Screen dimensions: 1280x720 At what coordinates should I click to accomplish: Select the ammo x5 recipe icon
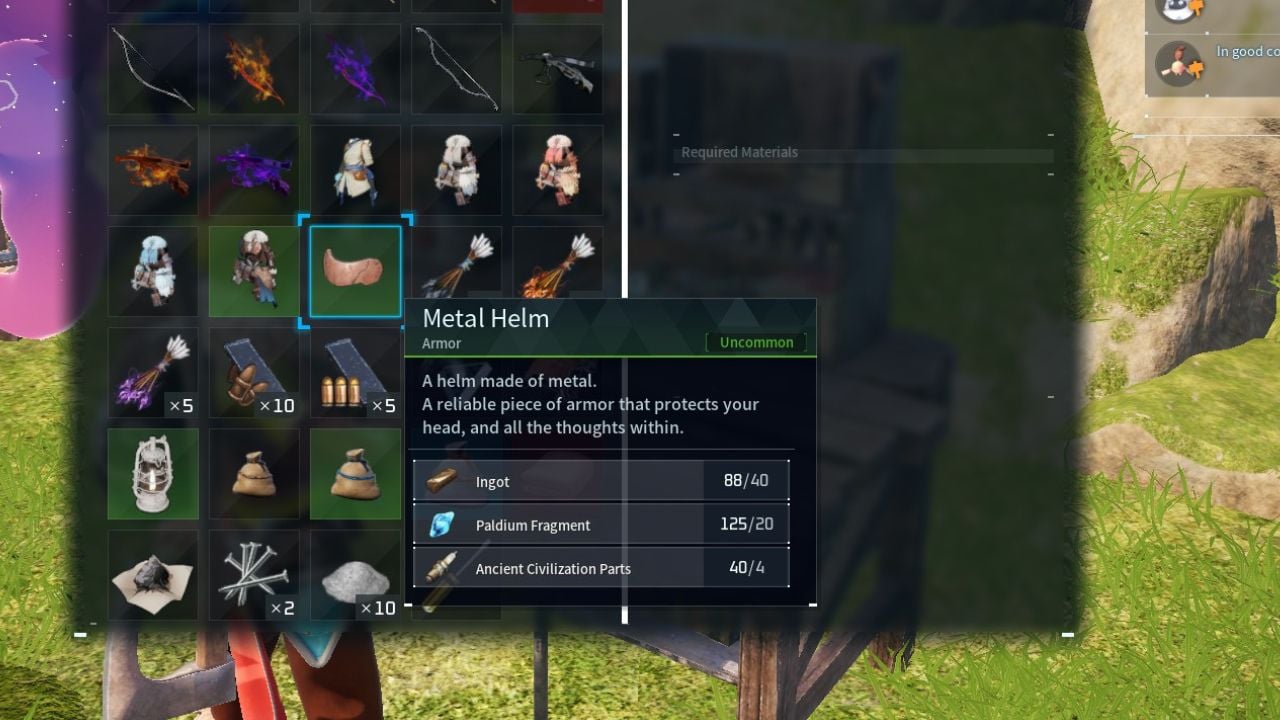pos(355,371)
